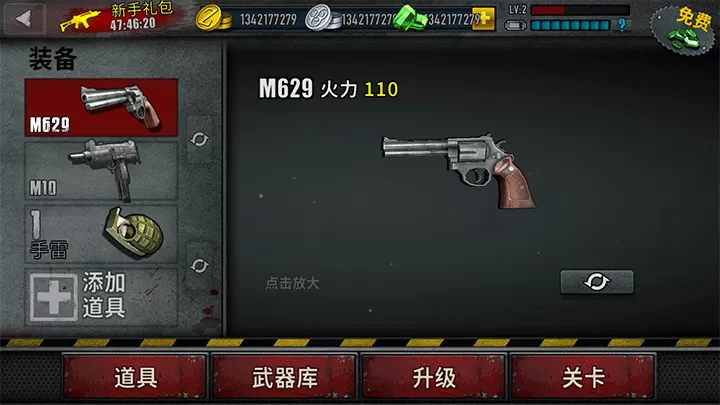
Task: Choose the 手雷 grenade slot
Action: 101,234
